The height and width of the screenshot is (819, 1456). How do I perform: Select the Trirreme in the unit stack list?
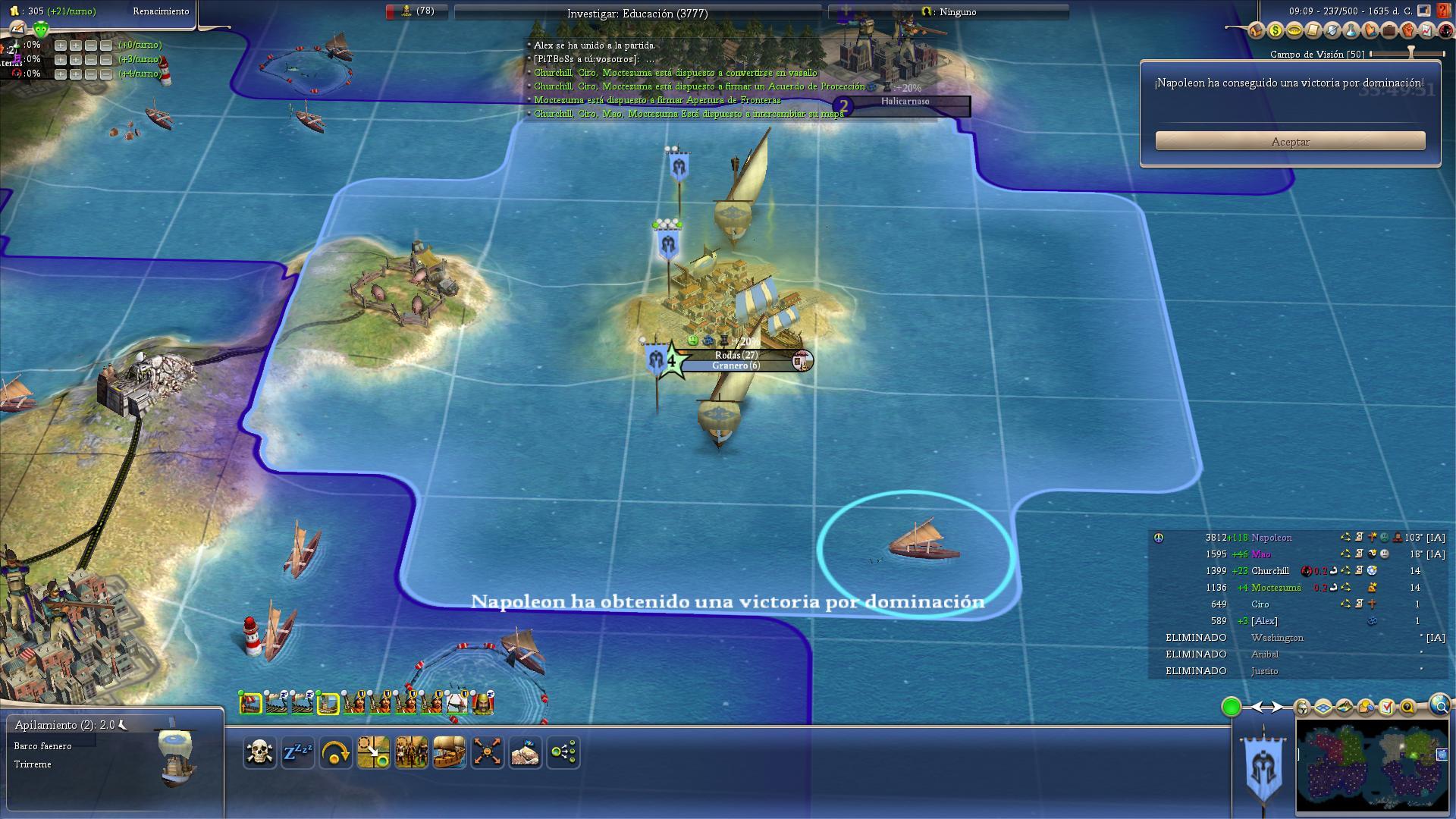point(32,764)
